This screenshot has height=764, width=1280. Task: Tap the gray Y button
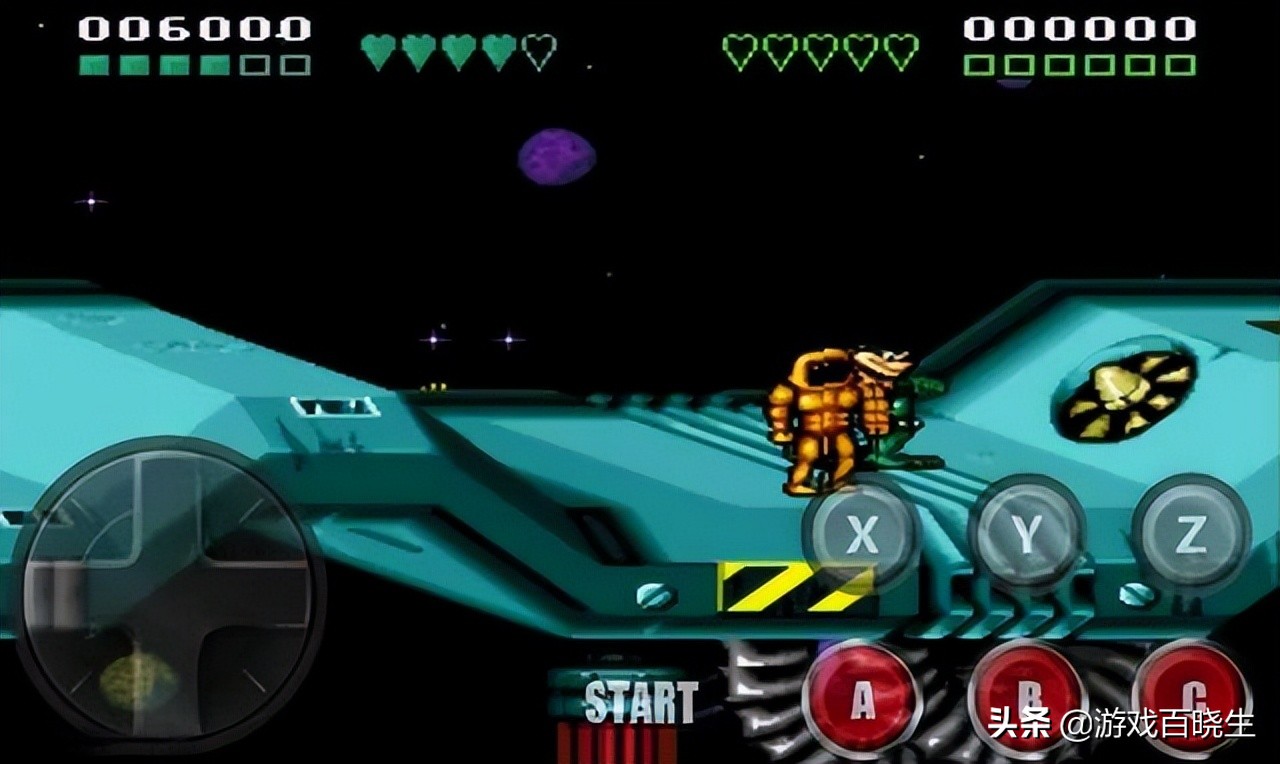click(1026, 536)
